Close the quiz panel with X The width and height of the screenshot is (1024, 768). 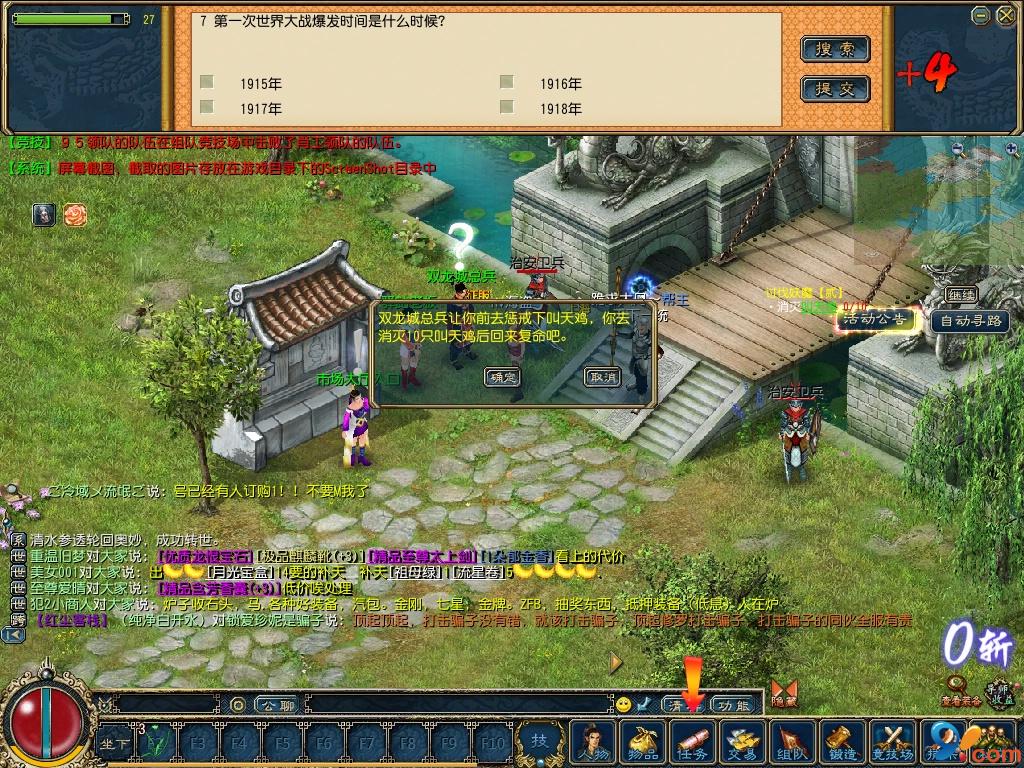1004,15
